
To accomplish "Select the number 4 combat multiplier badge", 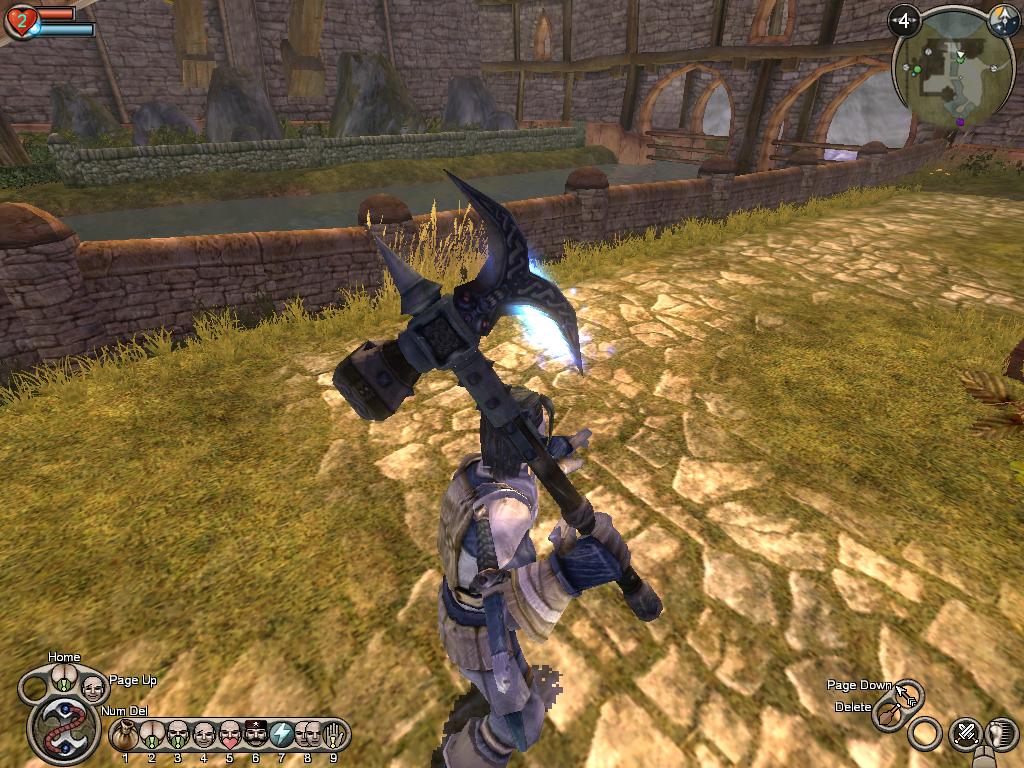I will (x=905, y=20).
